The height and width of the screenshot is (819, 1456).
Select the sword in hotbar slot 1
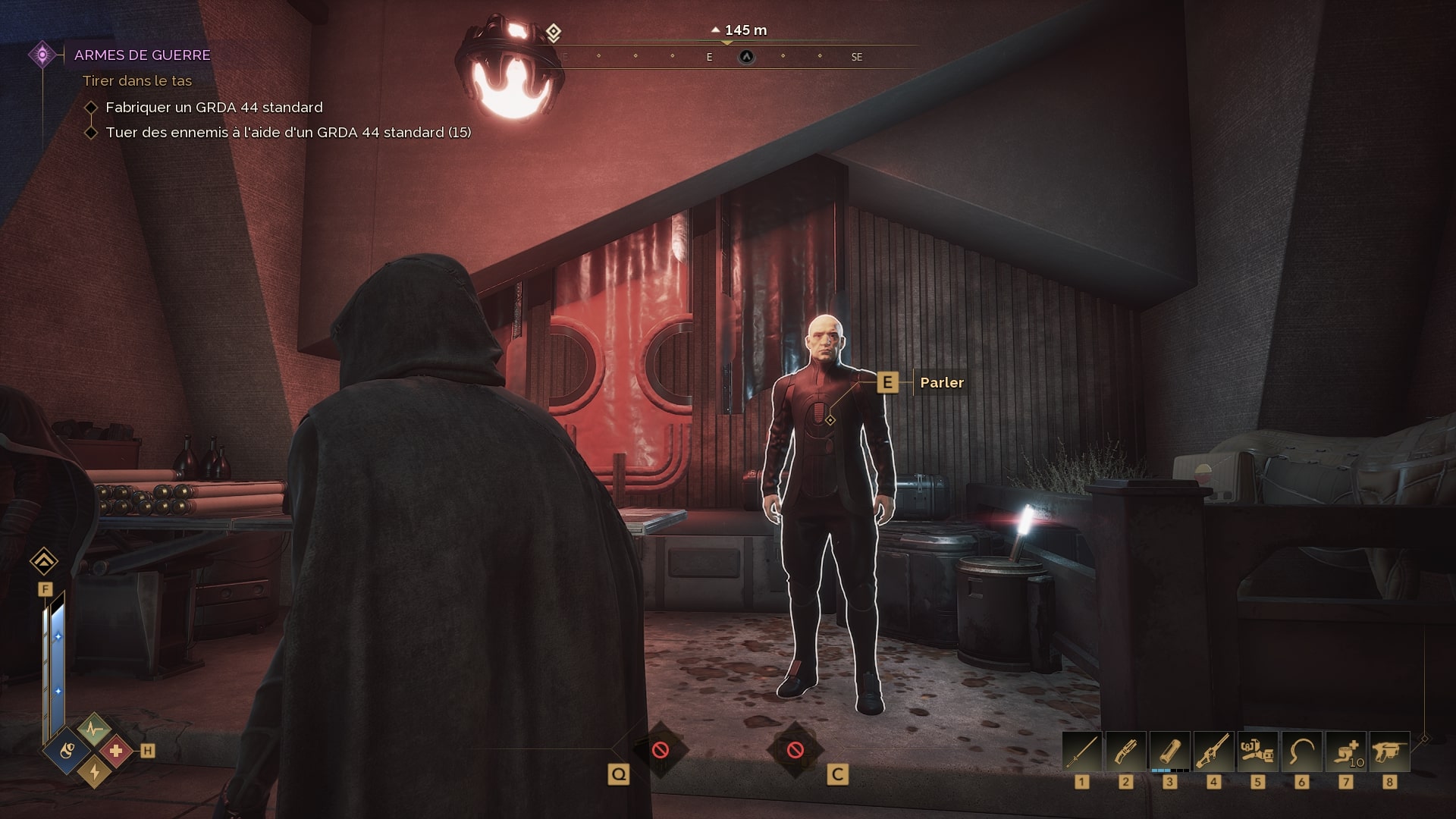(x=1081, y=752)
